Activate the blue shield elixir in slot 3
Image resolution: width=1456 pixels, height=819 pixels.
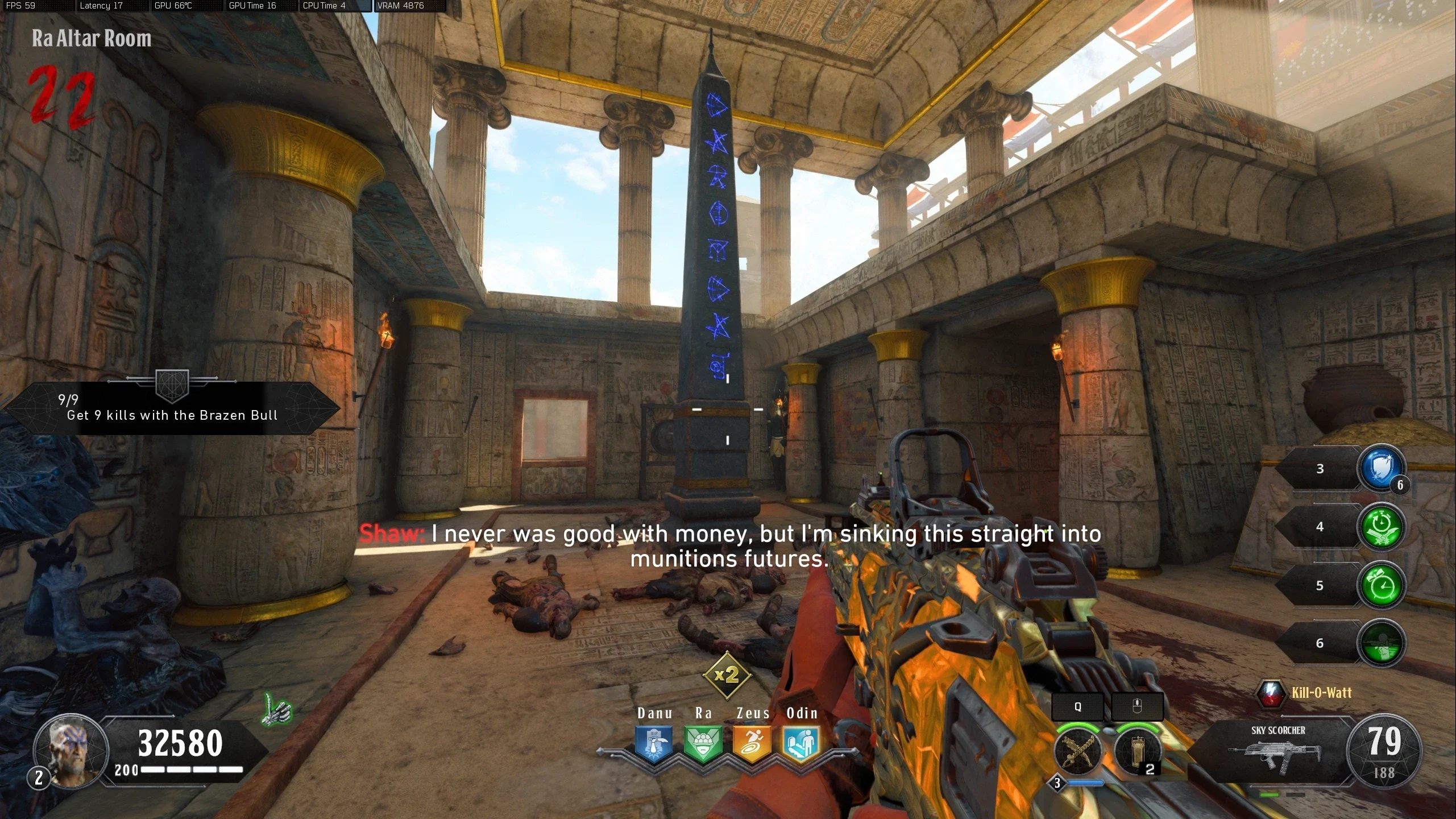[x=1380, y=469]
